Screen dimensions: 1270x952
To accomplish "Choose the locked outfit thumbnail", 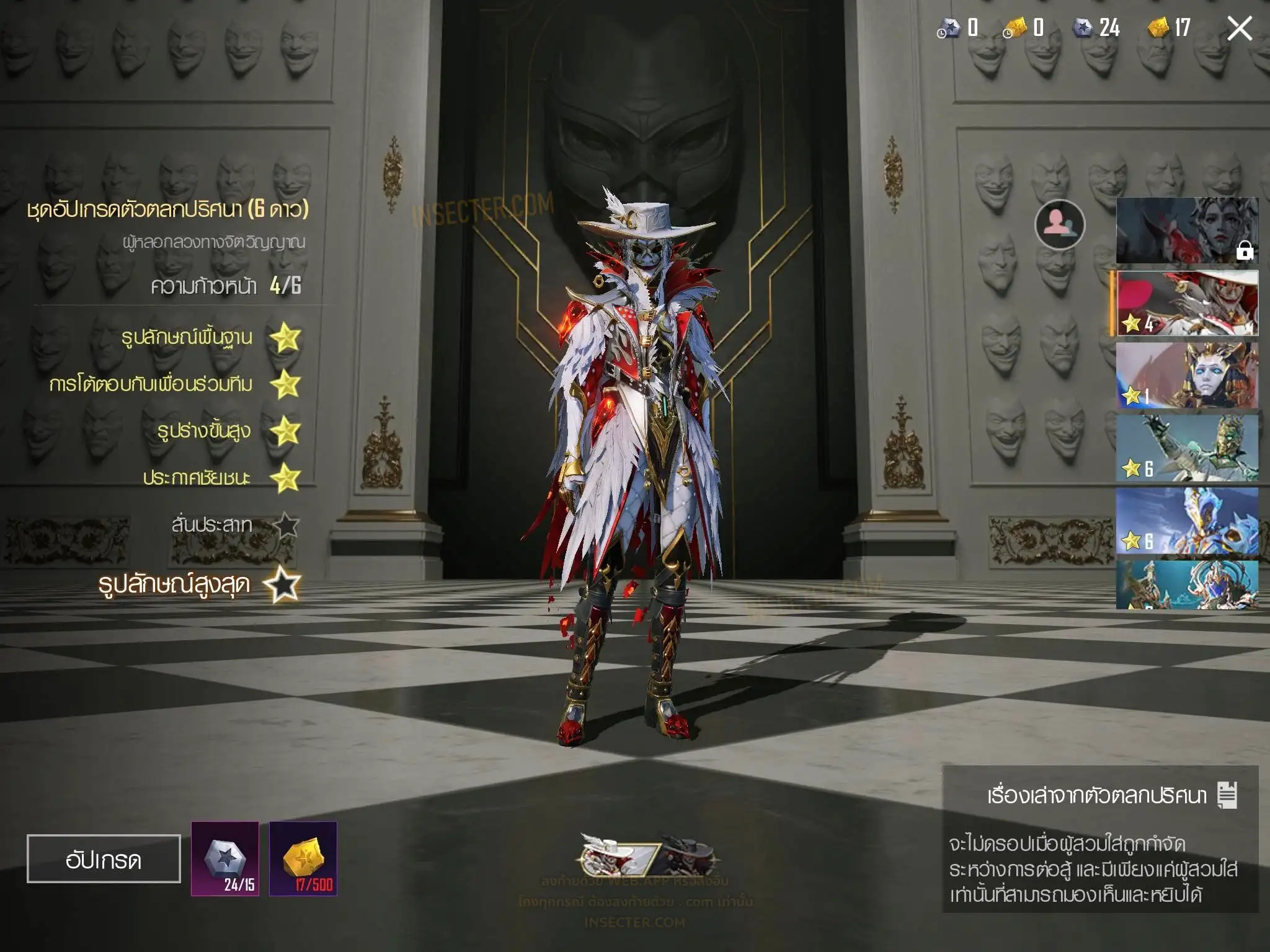I will [x=1187, y=231].
